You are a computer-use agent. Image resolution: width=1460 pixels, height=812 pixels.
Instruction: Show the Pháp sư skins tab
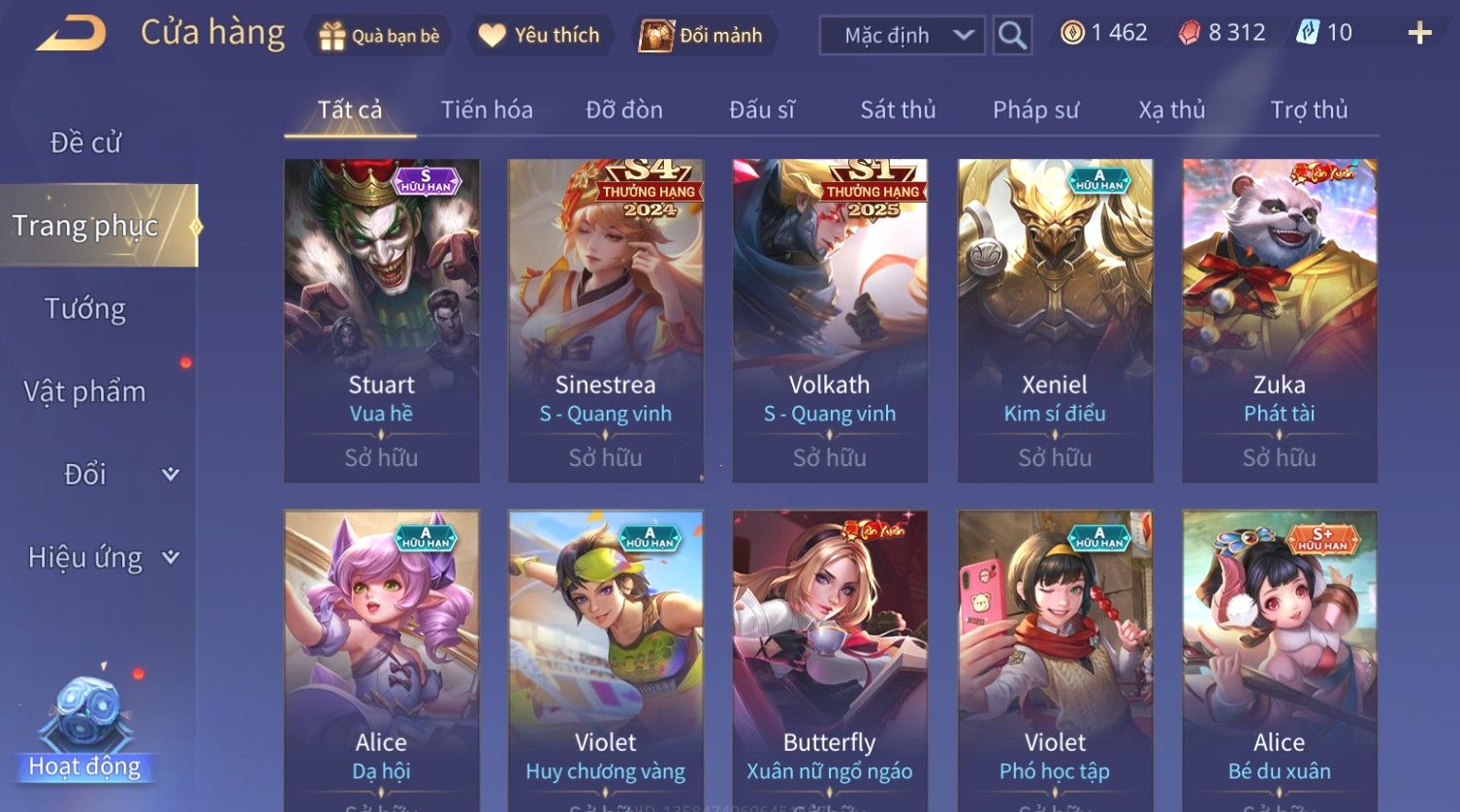(x=1035, y=110)
